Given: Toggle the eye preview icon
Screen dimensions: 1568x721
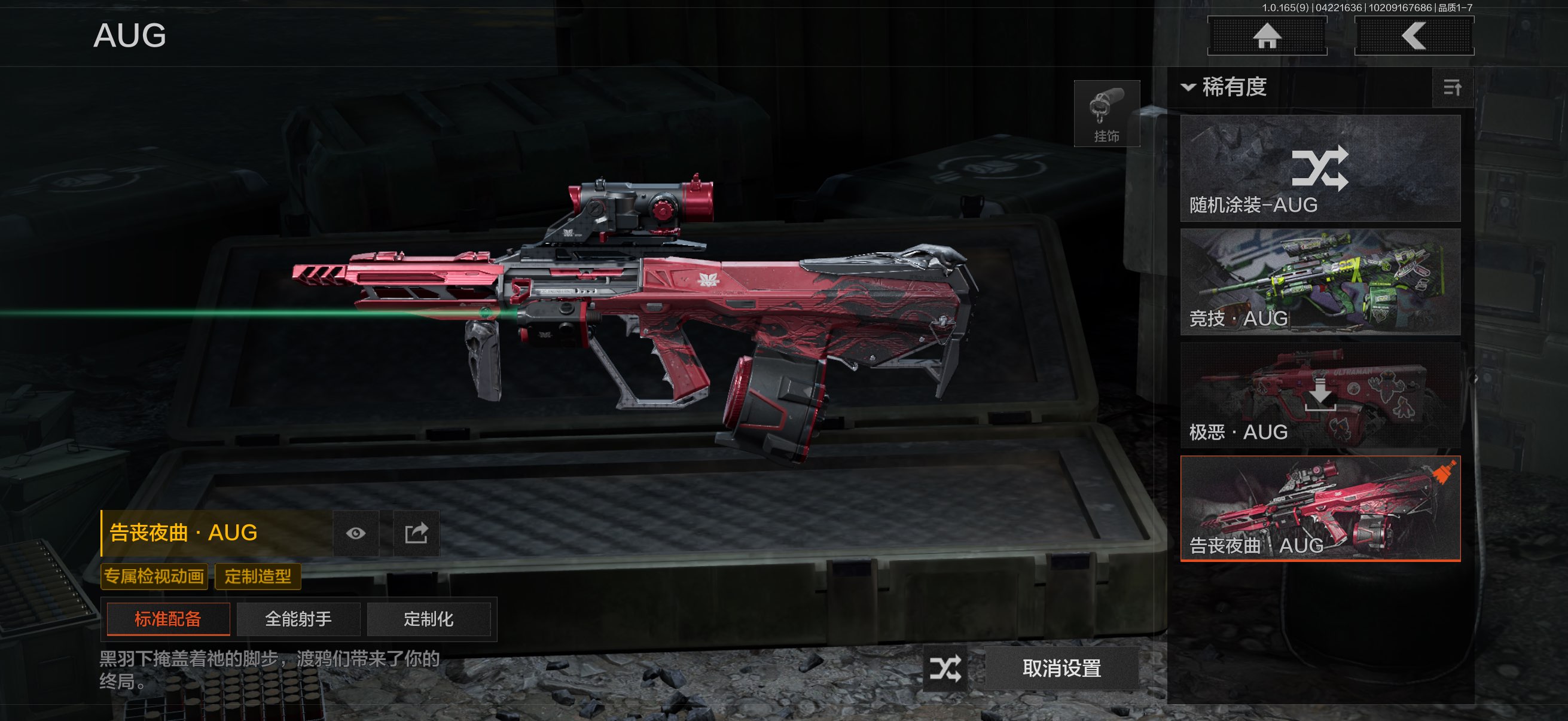Looking at the screenshot, I should coord(356,534).
